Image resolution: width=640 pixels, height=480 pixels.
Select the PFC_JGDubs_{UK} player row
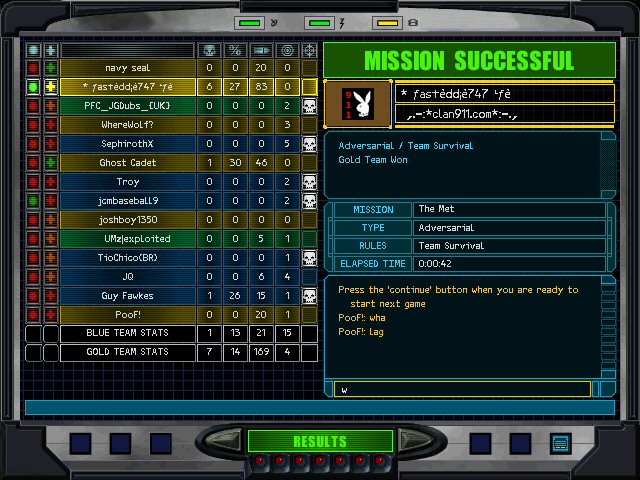tap(127, 106)
